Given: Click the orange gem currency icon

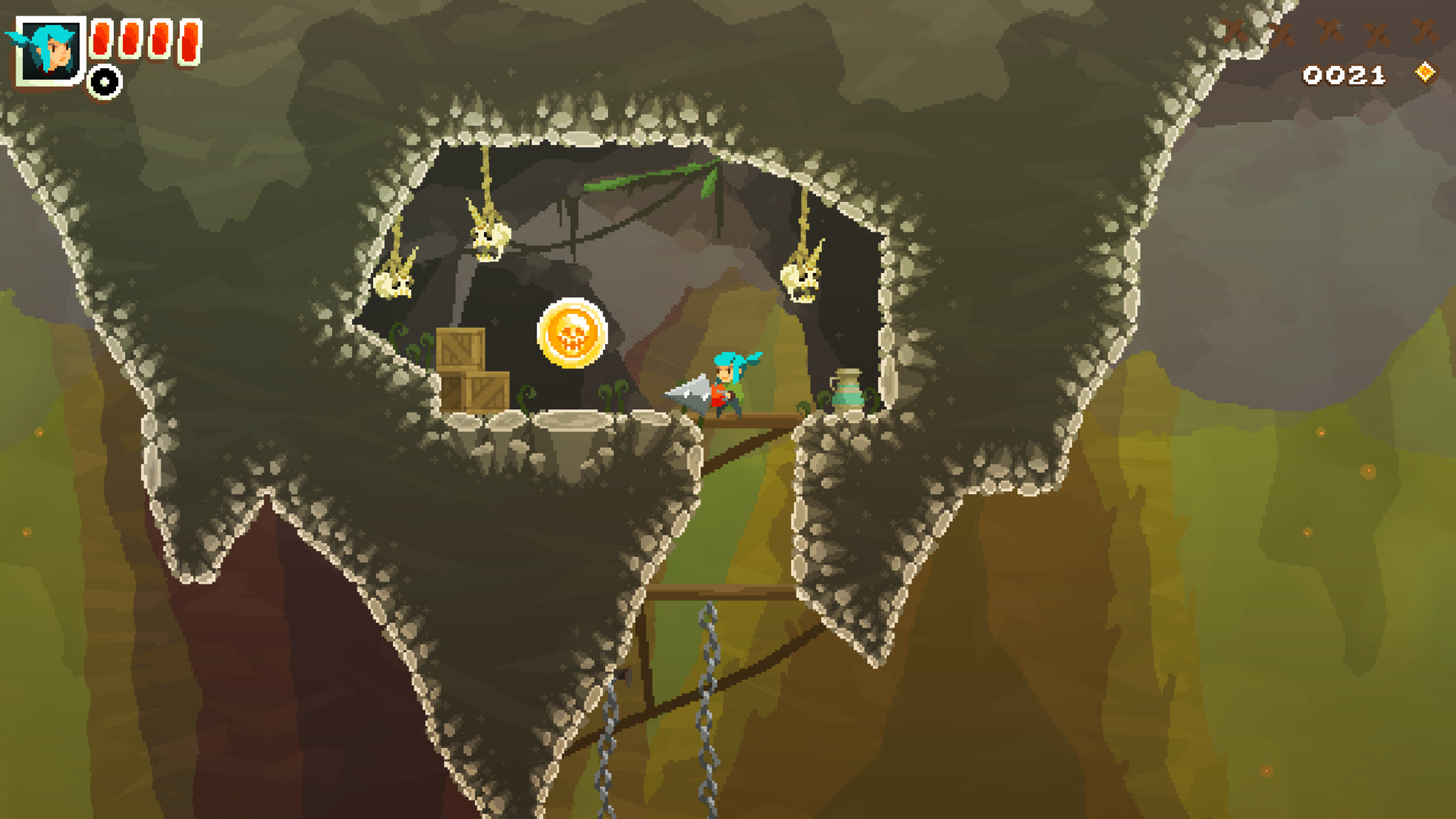Looking at the screenshot, I should 1425,73.
